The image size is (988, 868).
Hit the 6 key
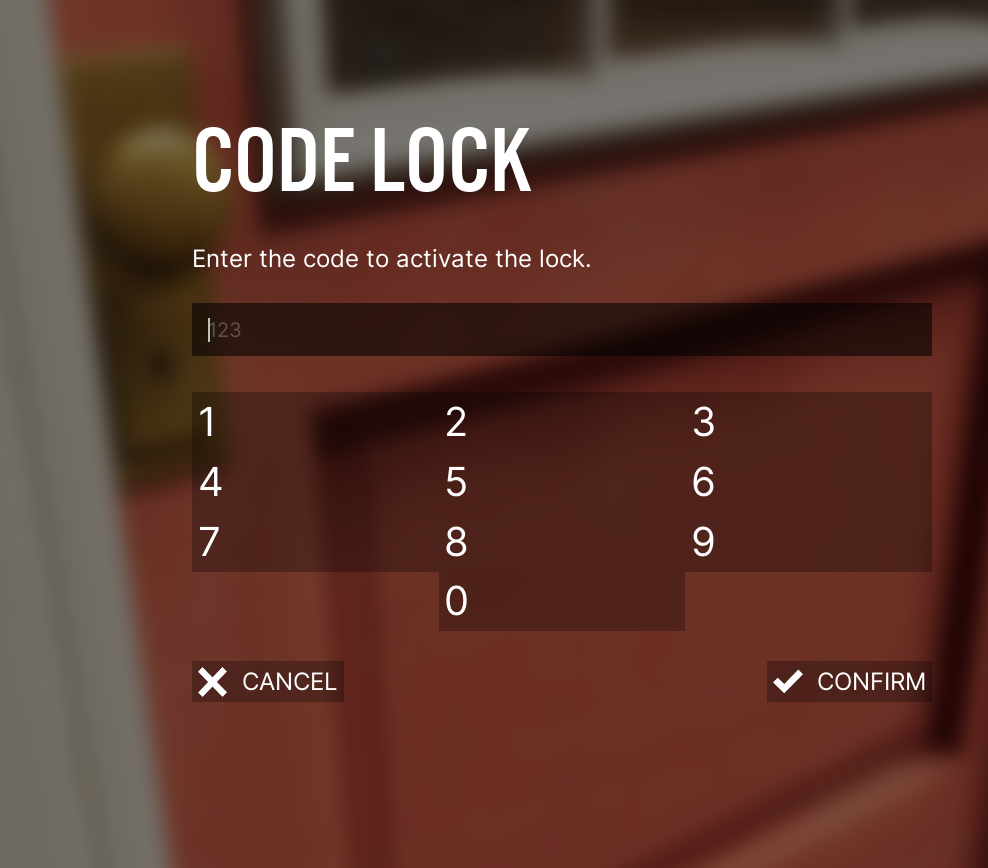[808, 482]
